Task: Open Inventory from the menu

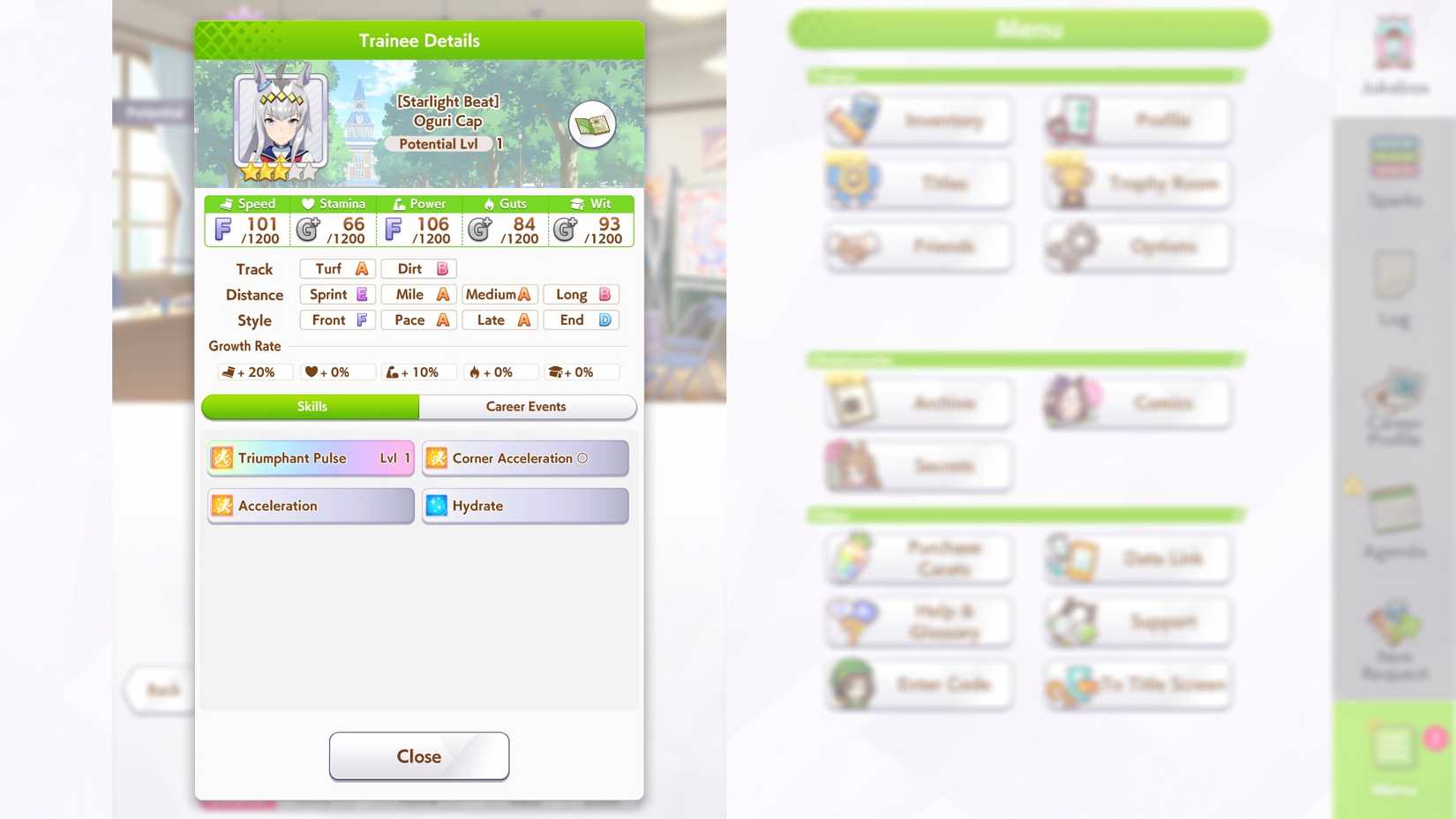Action: point(918,120)
